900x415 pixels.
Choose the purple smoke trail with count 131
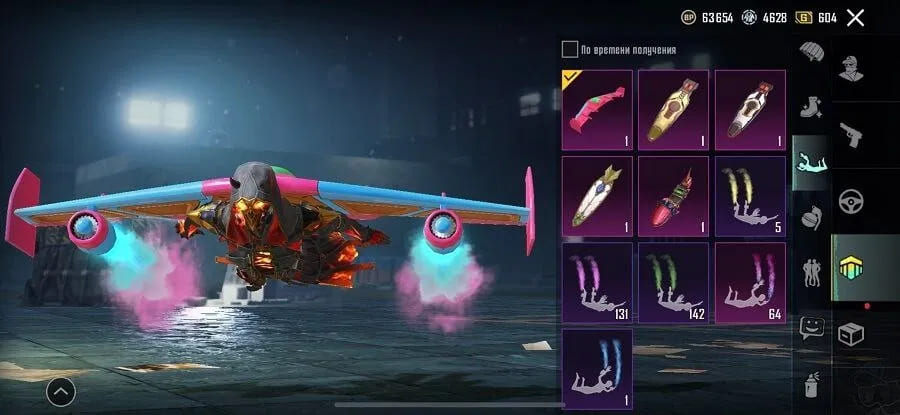click(x=597, y=283)
